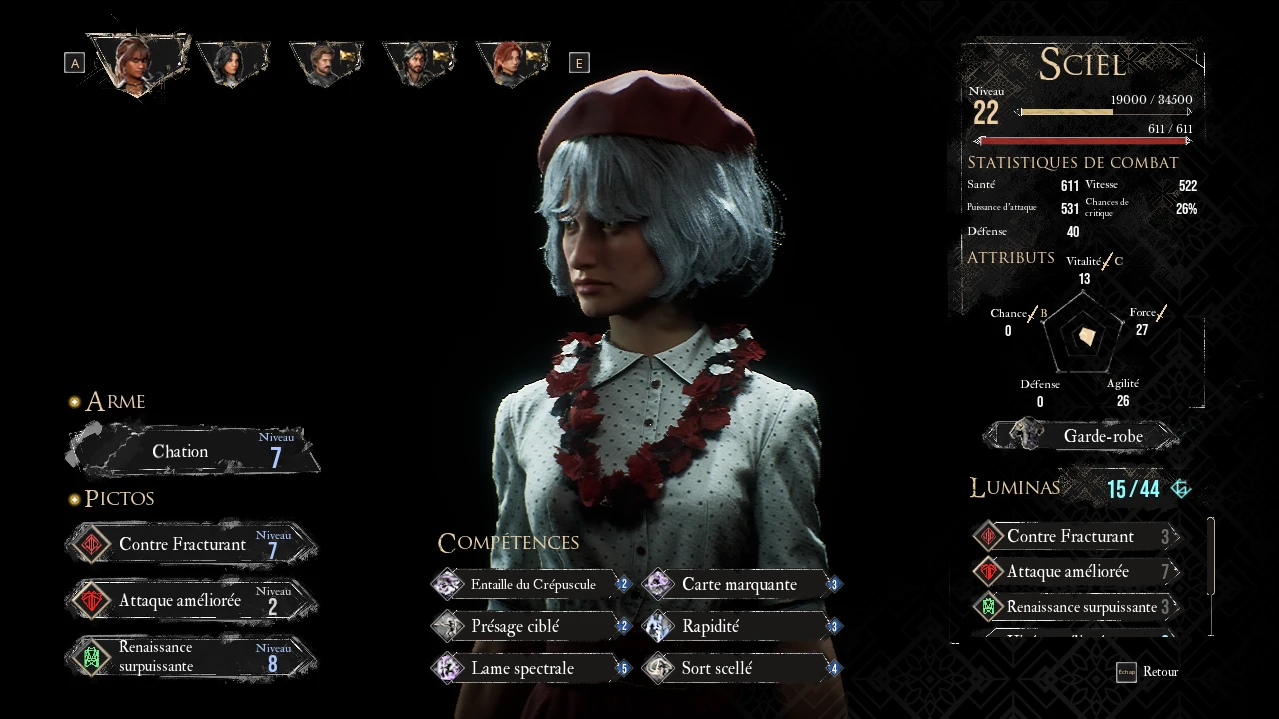Open the Attaque améliorée picto slot
The height and width of the screenshot is (719, 1279).
click(x=192, y=601)
